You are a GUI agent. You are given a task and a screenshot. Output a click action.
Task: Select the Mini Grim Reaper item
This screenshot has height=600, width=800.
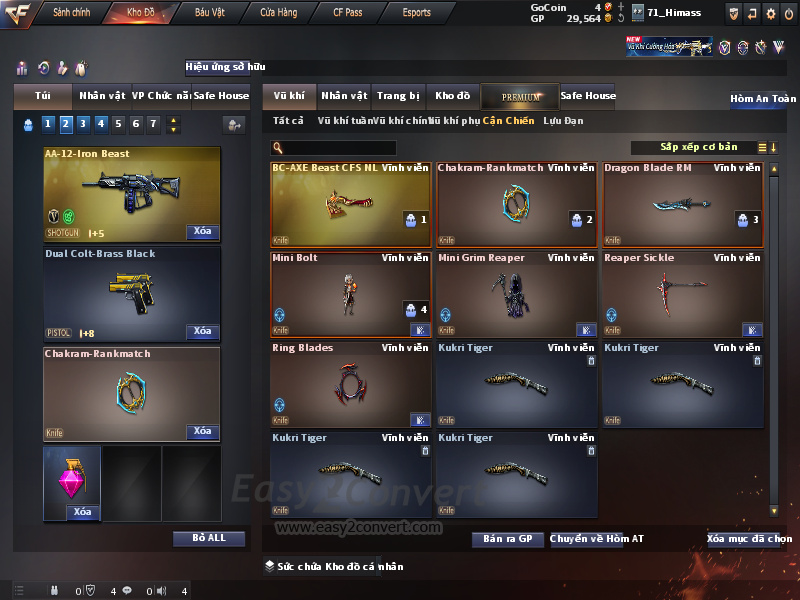coord(516,294)
